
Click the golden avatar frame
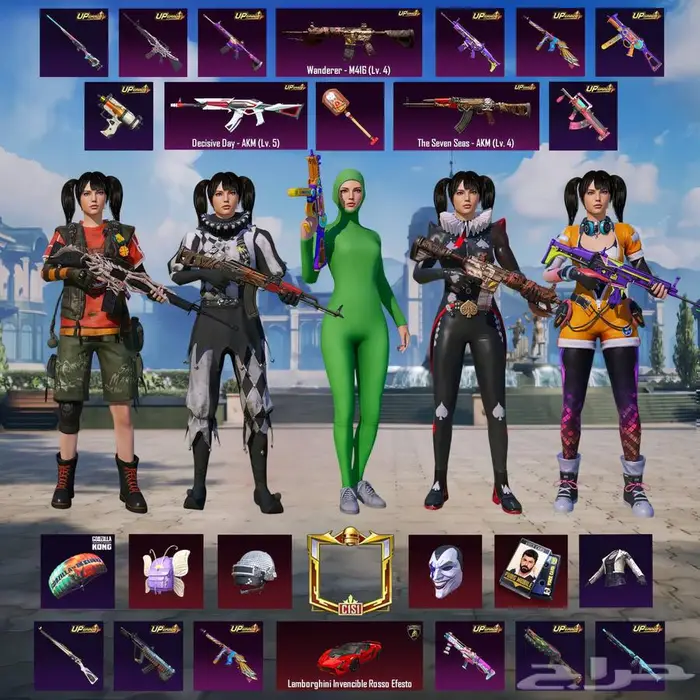click(x=350, y=571)
